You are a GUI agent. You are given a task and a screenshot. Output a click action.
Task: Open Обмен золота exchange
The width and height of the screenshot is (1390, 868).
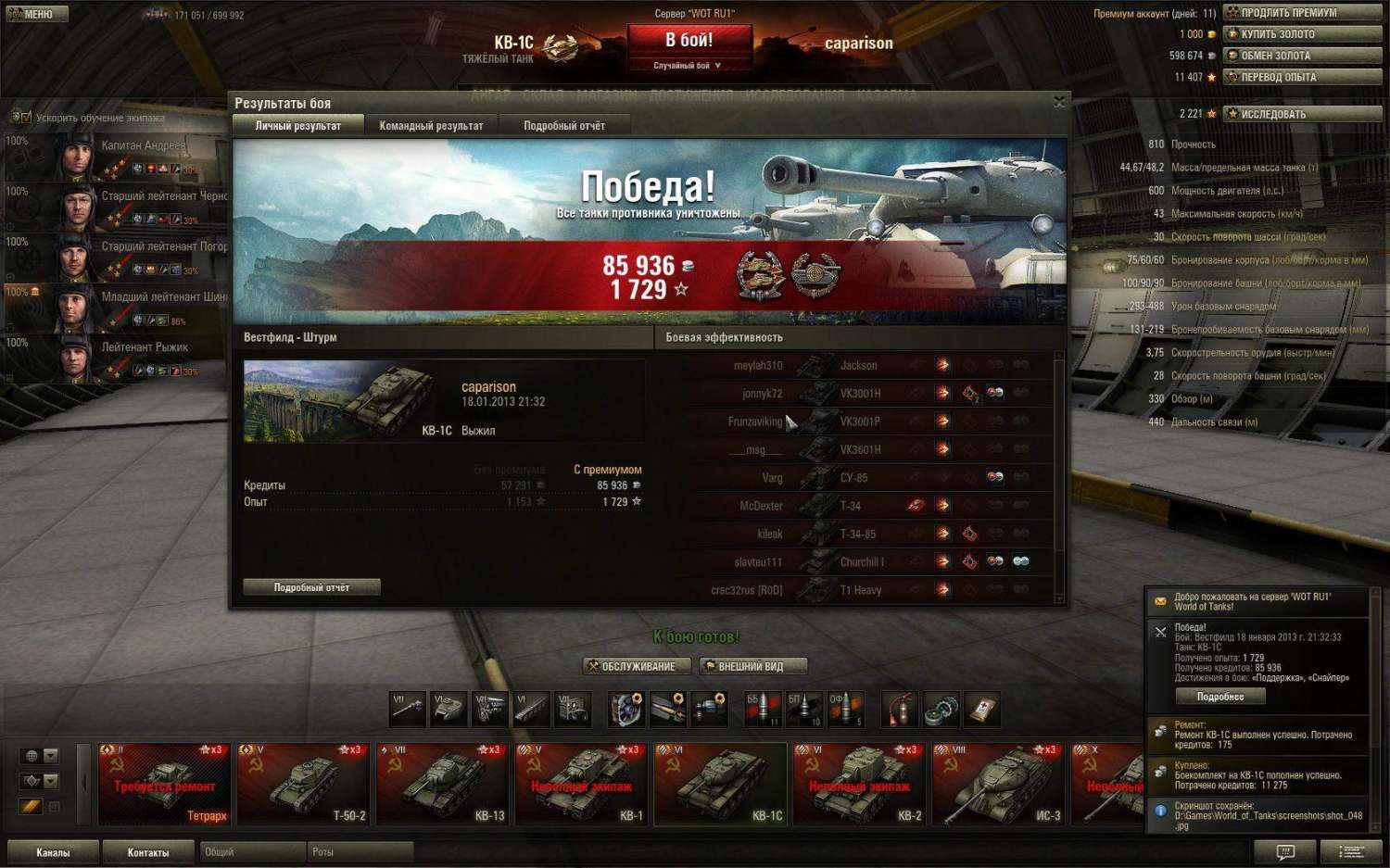point(1302,56)
